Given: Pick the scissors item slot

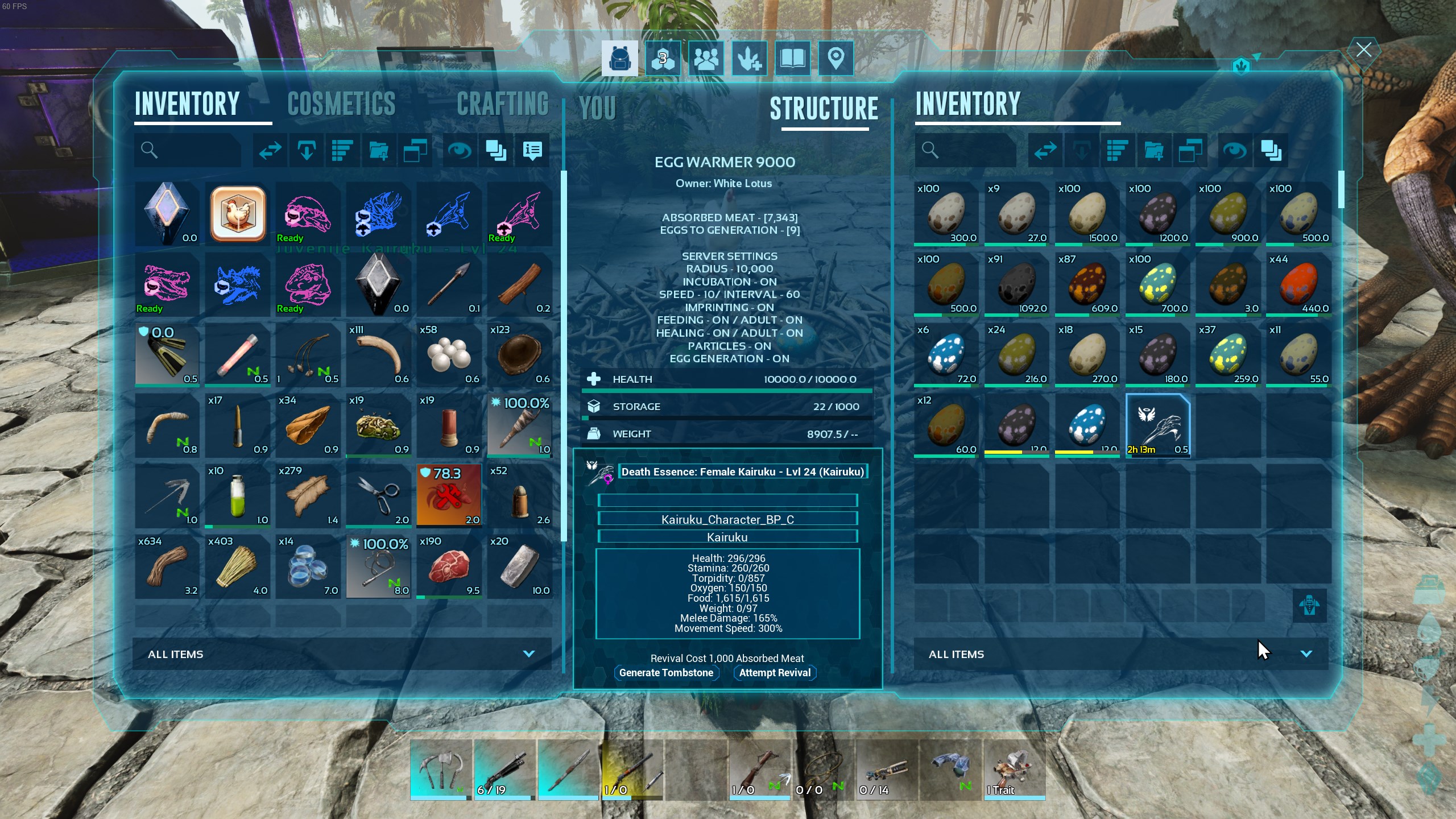Looking at the screenshot, I should (x=378, y=496).
